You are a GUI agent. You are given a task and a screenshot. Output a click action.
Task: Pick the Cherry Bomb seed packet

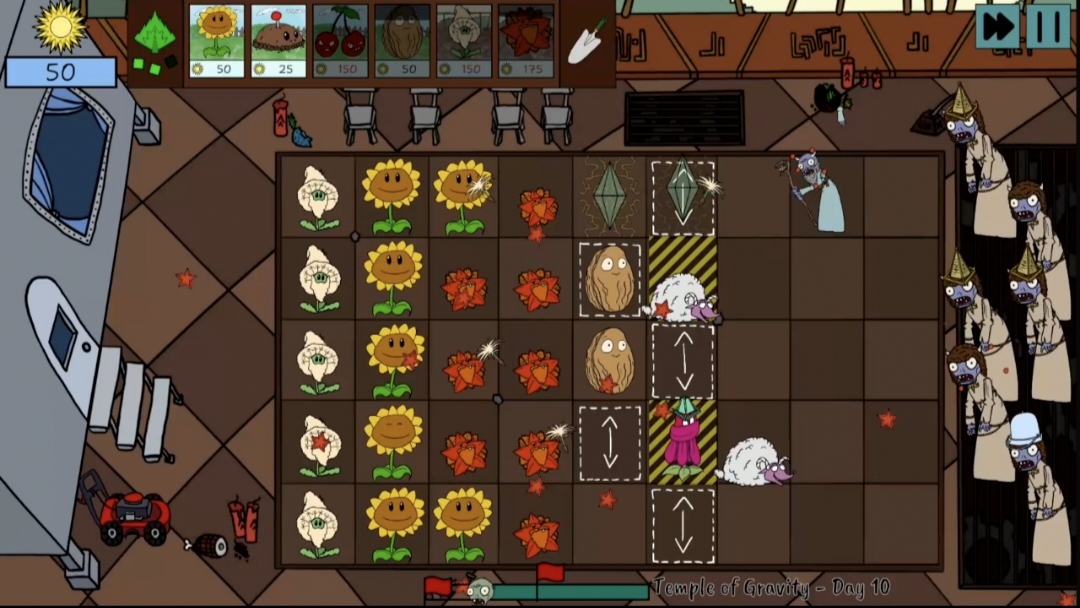[340, 41]
